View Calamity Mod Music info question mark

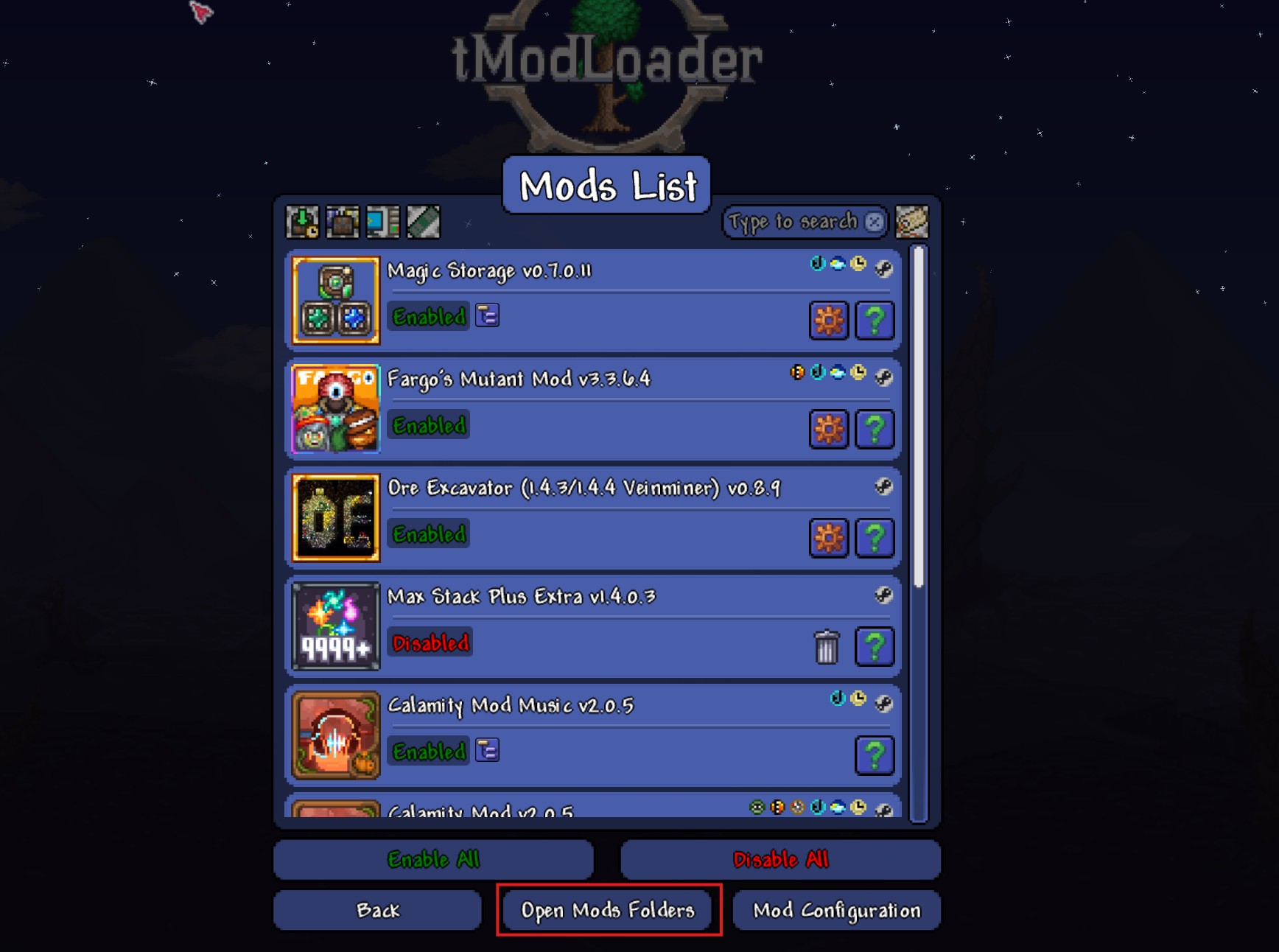[875, 755]
